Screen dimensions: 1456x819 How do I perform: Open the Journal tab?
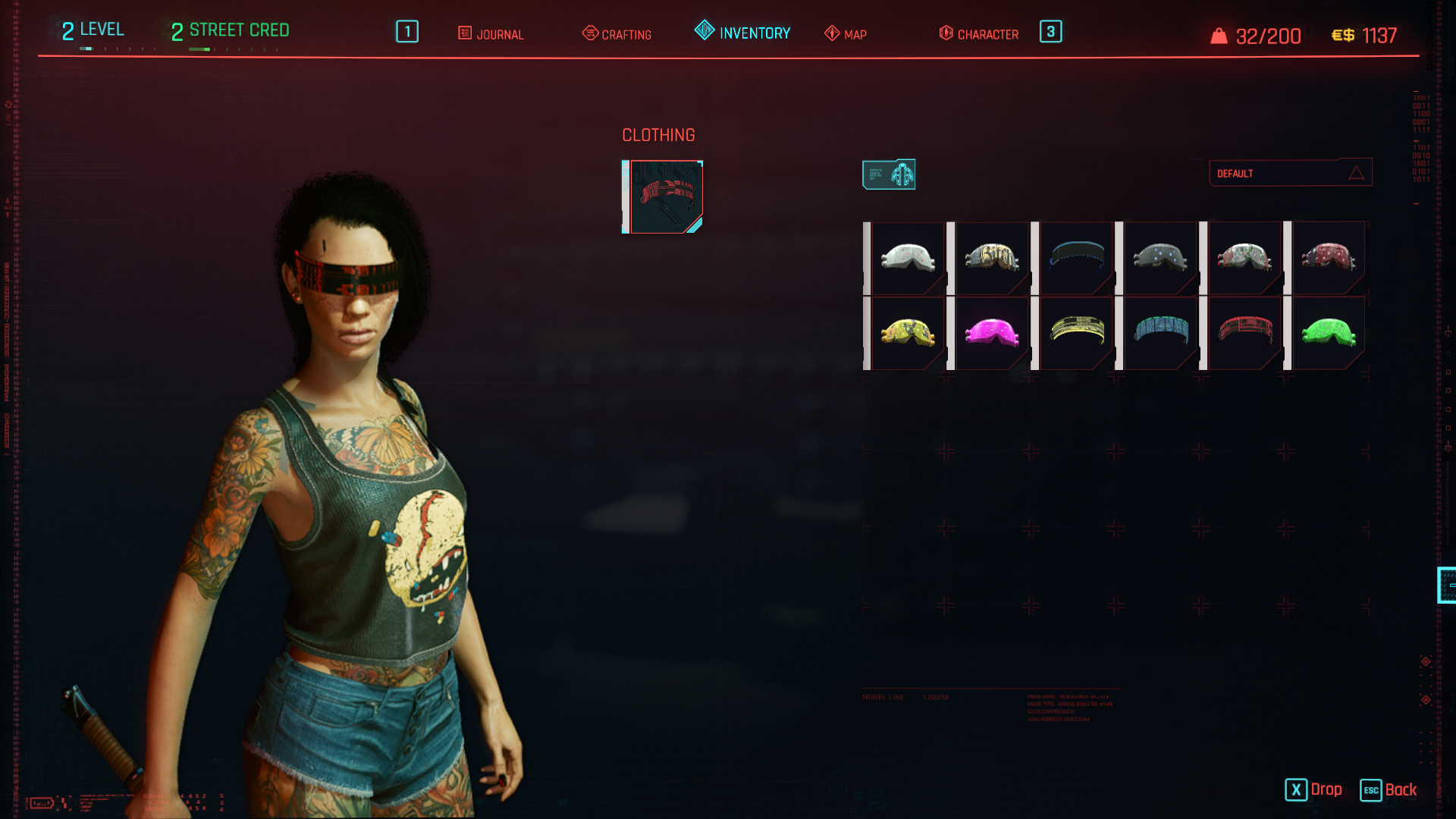(491, 34)
